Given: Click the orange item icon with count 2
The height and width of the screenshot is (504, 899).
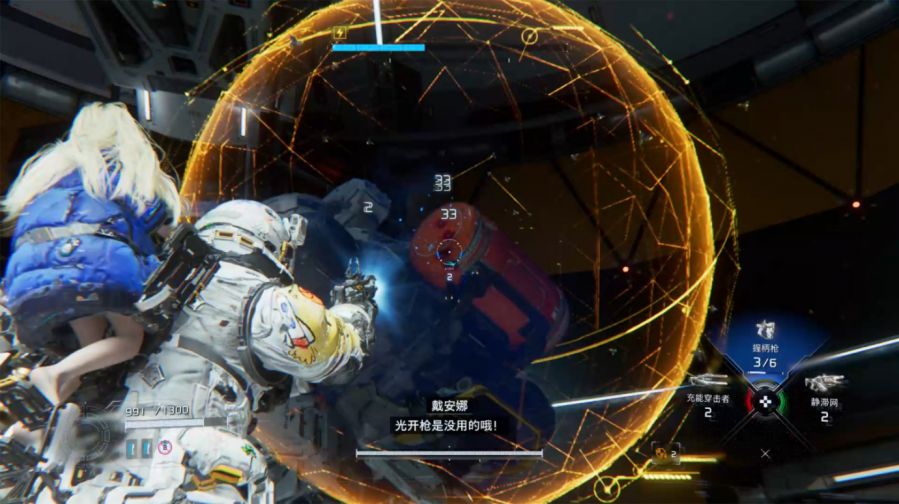Looking at the screenshot, I should [x=661, y=455].
